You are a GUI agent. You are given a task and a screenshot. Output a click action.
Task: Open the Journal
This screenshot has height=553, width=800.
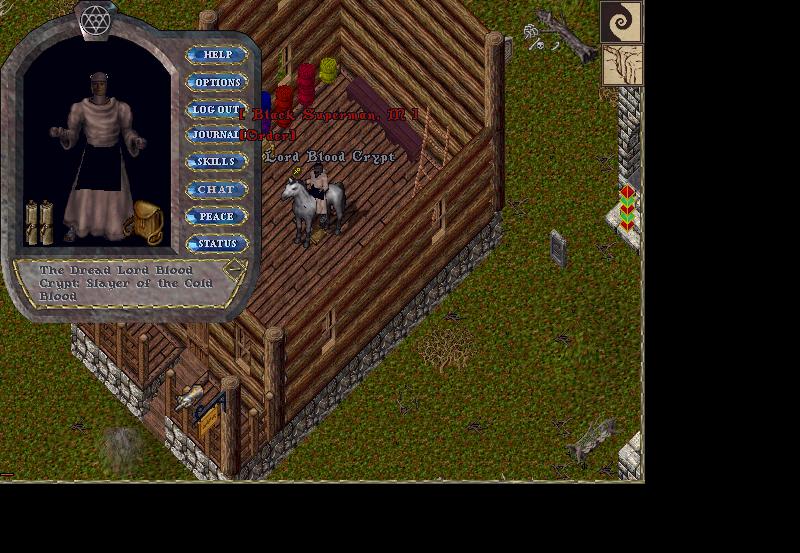pos(215,135)
